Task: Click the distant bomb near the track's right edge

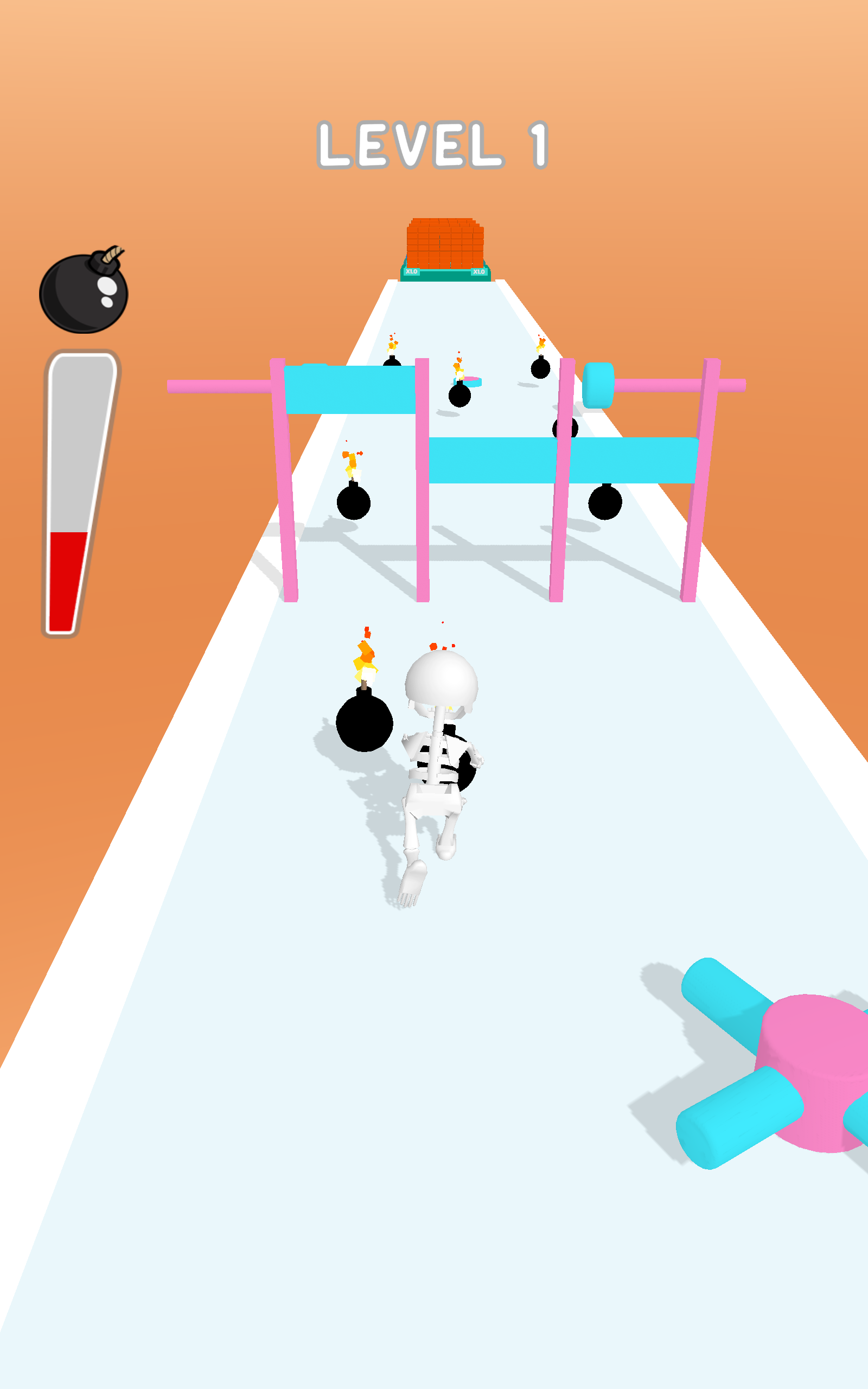Action: 540,367
